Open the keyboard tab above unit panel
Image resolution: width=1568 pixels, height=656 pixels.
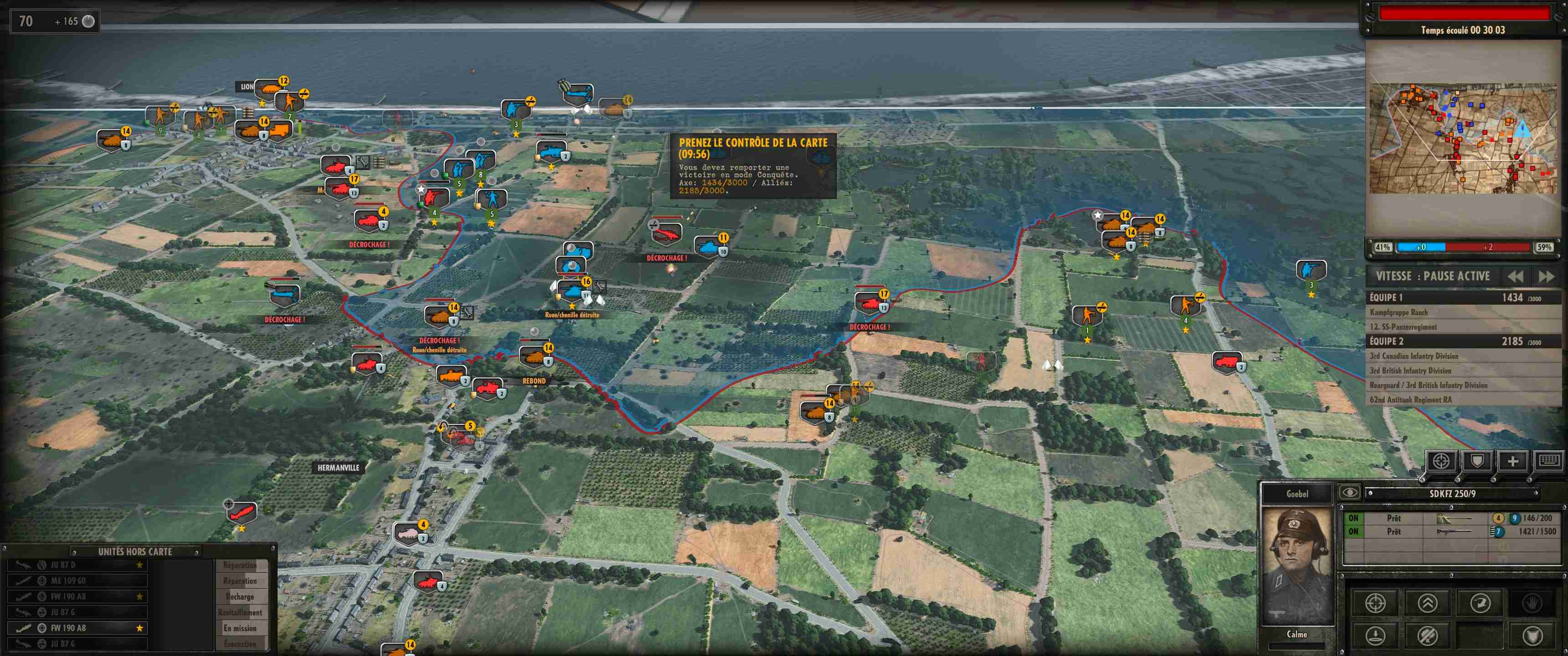[x=1548, y=461]
